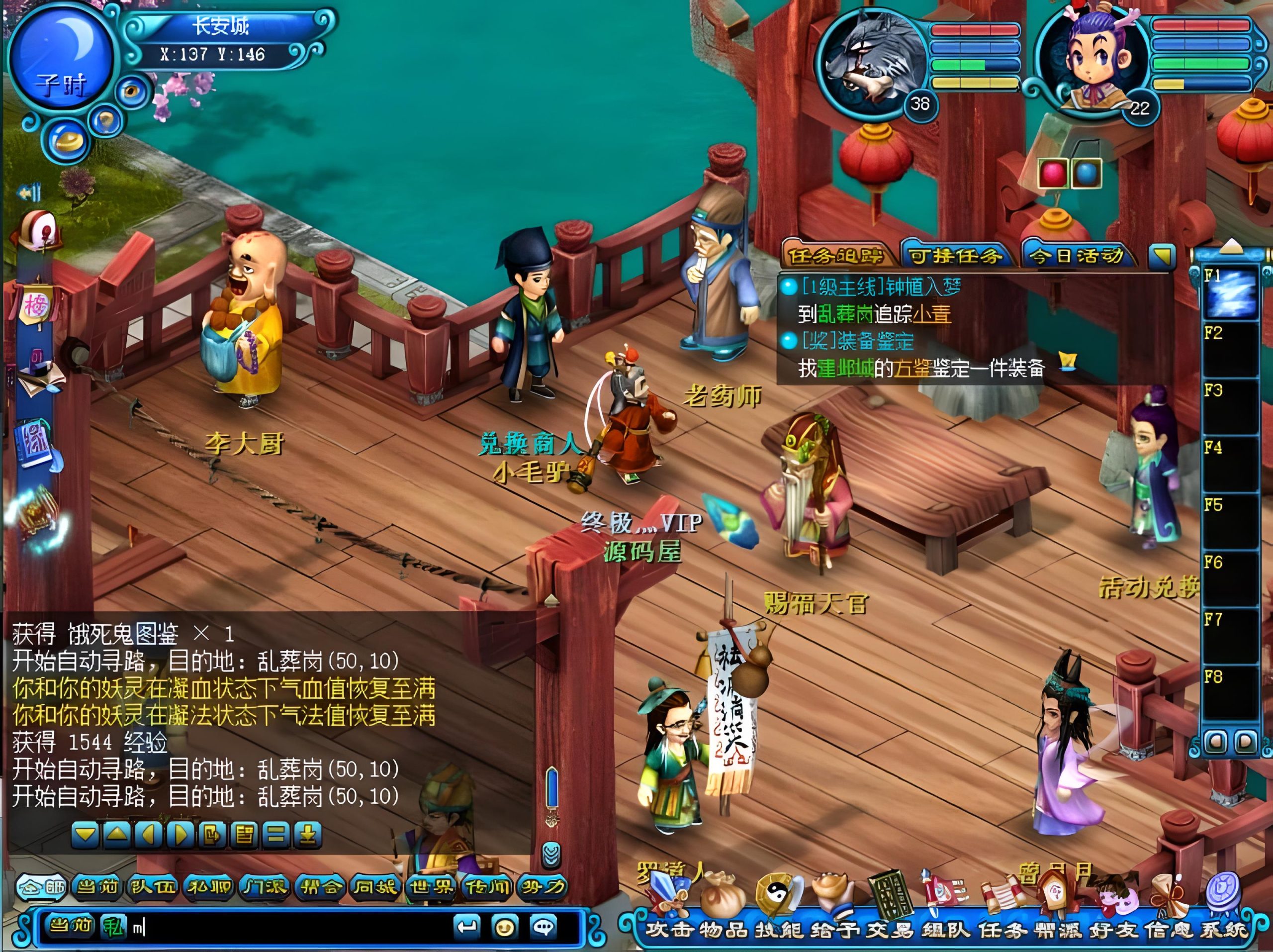Focus the chat text input field
This screenshot has width=1273, height=952.
[288, 927]
